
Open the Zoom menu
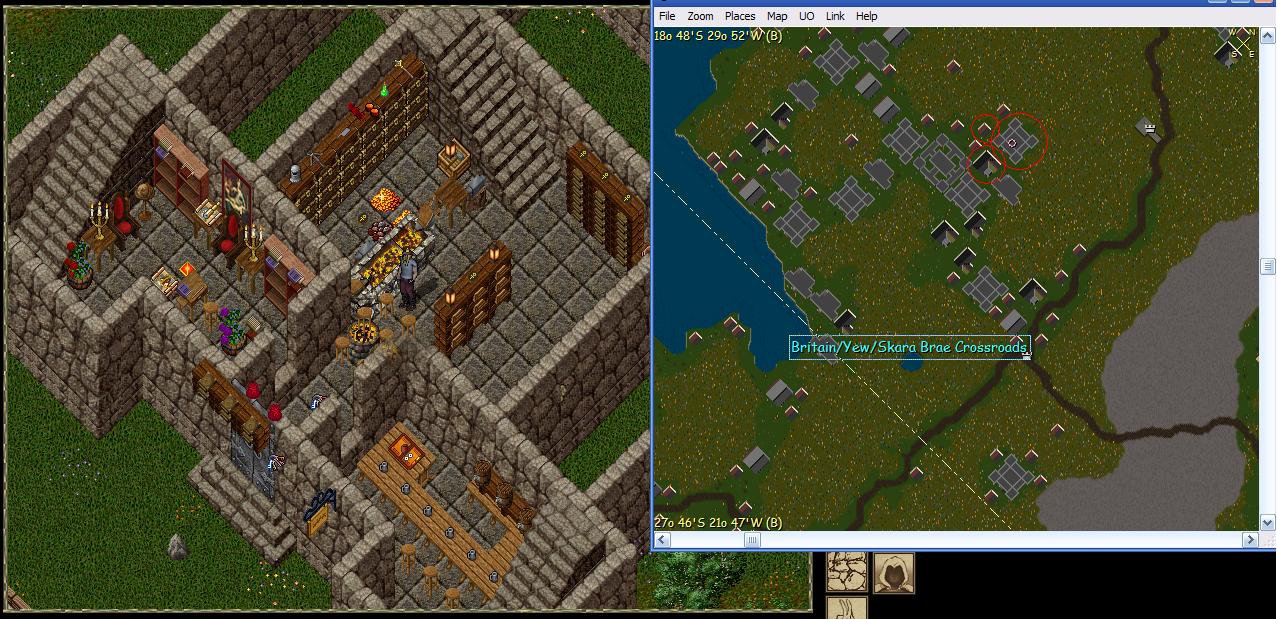pyautogui.click(x=700, y=16)
